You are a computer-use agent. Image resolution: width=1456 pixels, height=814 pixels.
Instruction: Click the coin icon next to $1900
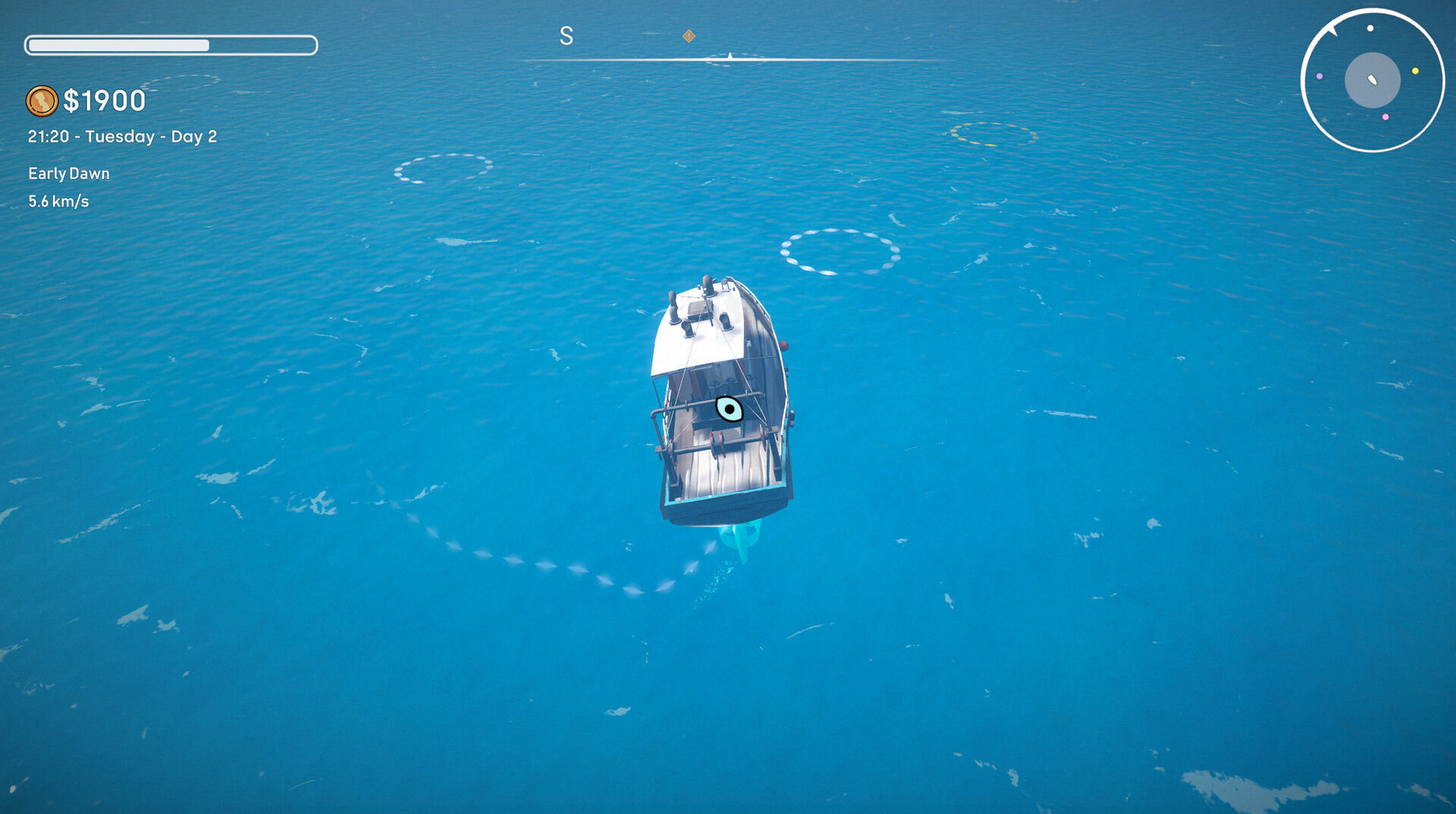(43, 100)
